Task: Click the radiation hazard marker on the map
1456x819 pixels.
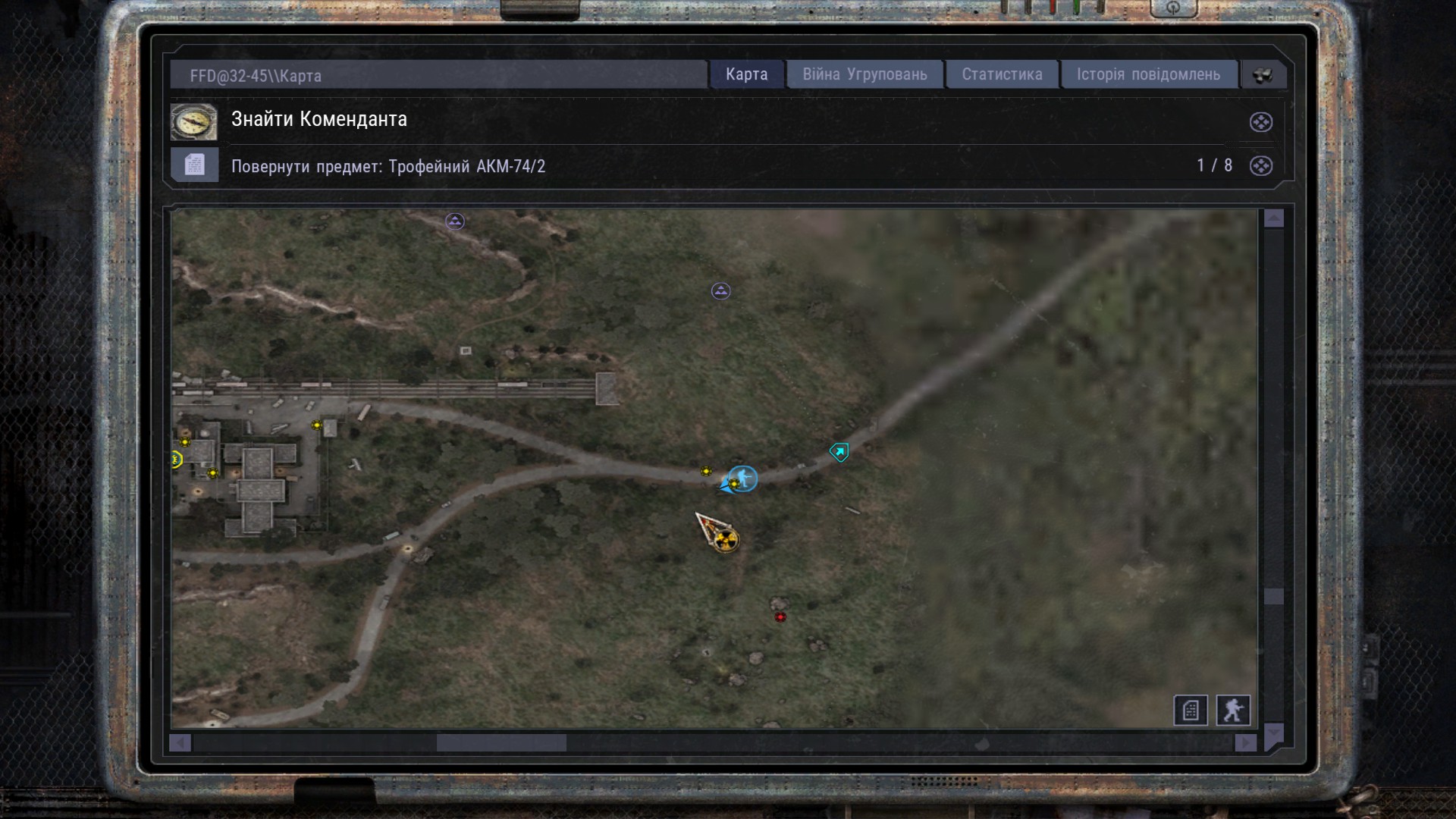Action: tap(726, 539)
